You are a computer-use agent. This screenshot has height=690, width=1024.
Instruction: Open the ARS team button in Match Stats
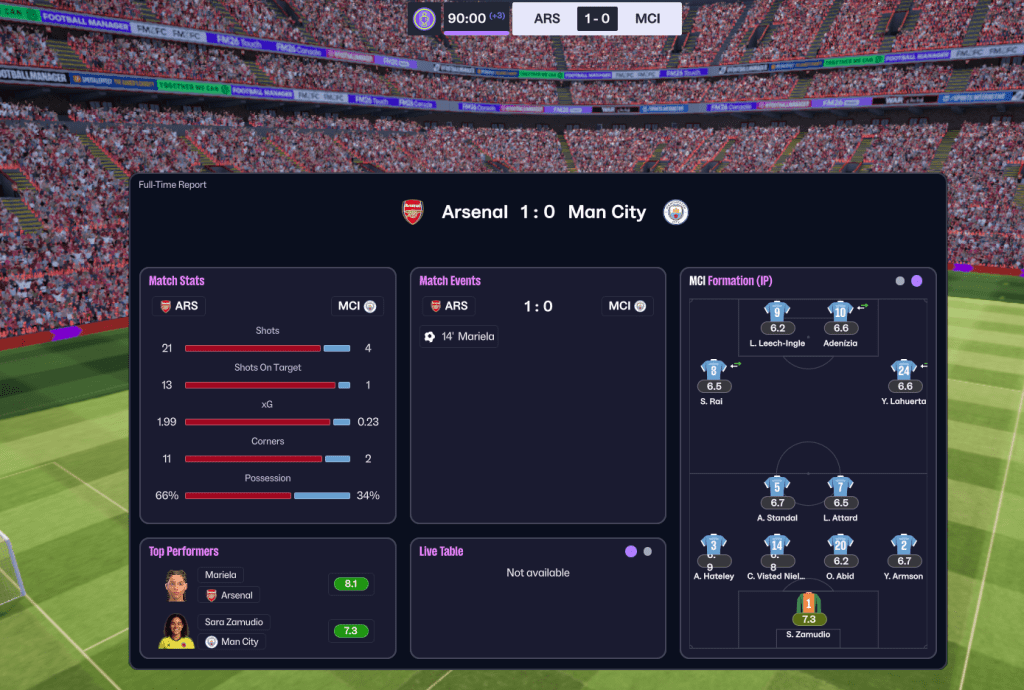[x=178, y=306]
